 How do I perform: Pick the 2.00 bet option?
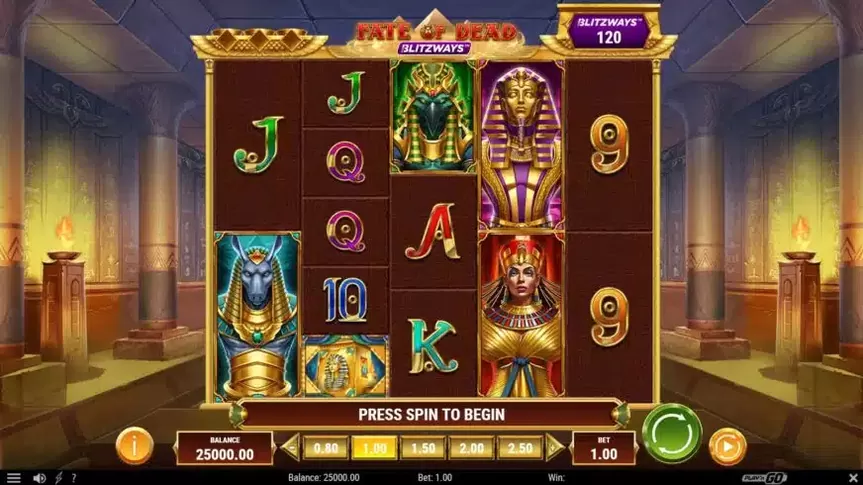[471, 448]
